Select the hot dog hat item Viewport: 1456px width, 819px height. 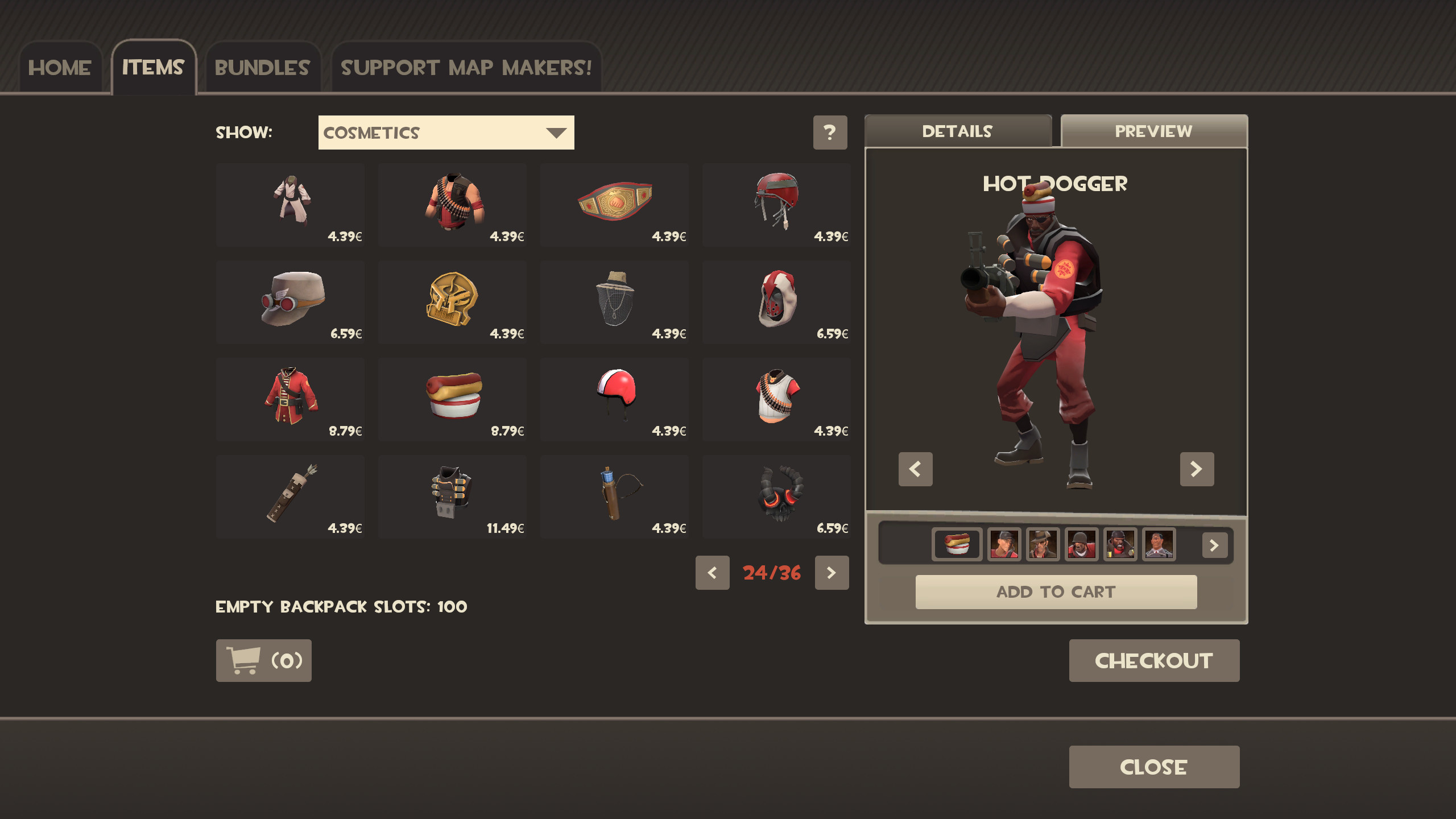coord(453,399)
